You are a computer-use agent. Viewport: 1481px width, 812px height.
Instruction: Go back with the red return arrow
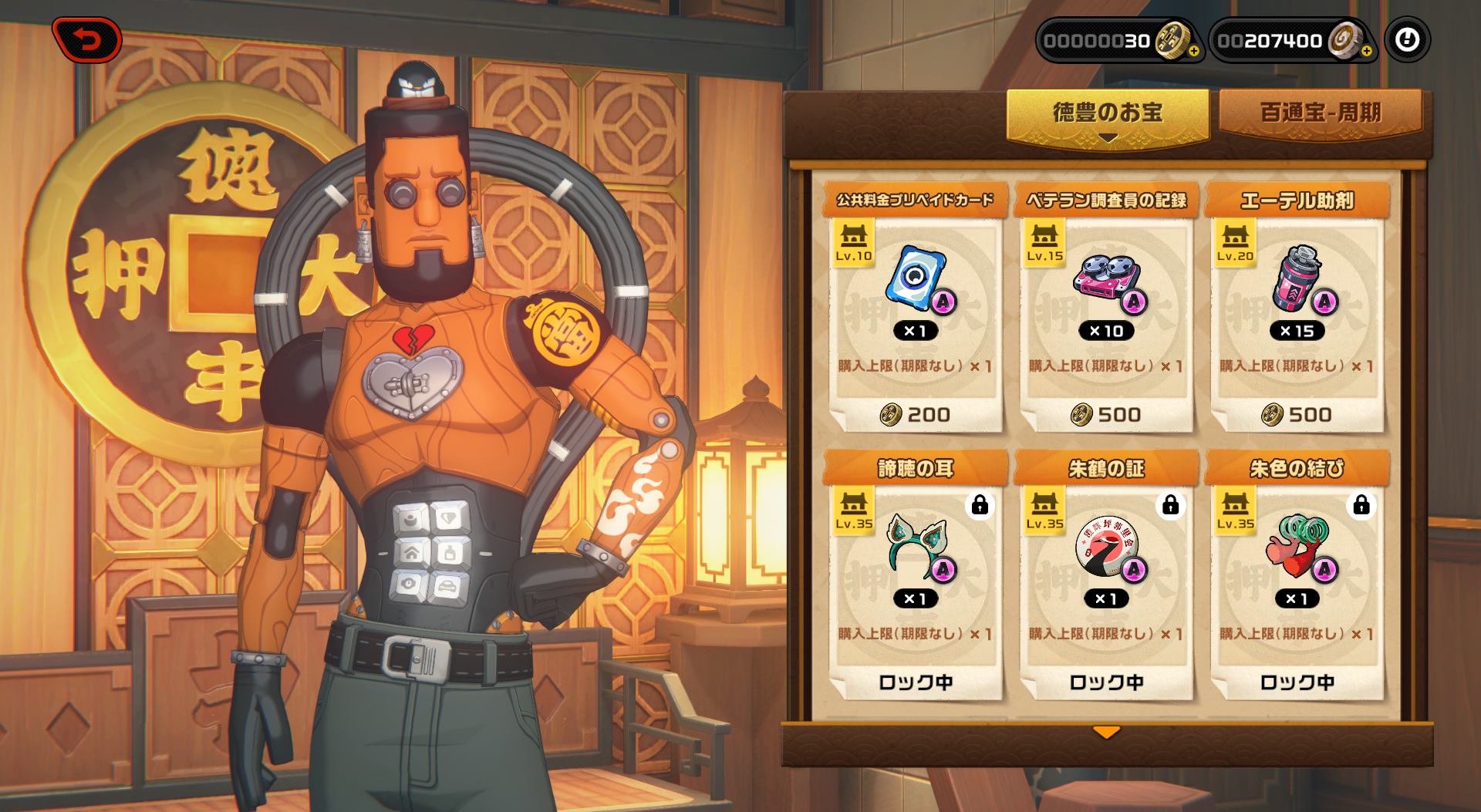[87, 40]
